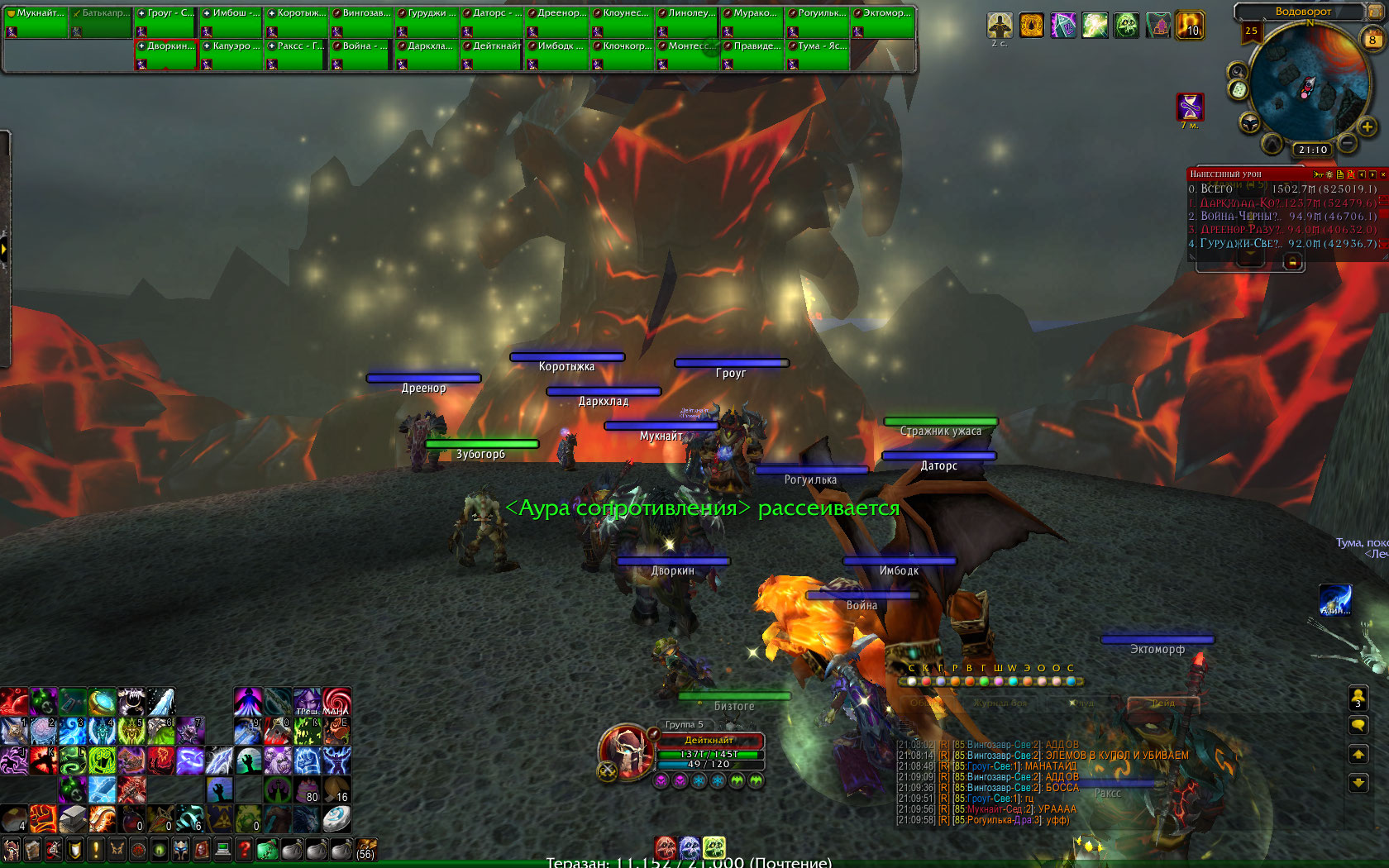Select the Мукнайт raid frame
Viewport: 1389px width, 868px height.
(x=35, y=21)
